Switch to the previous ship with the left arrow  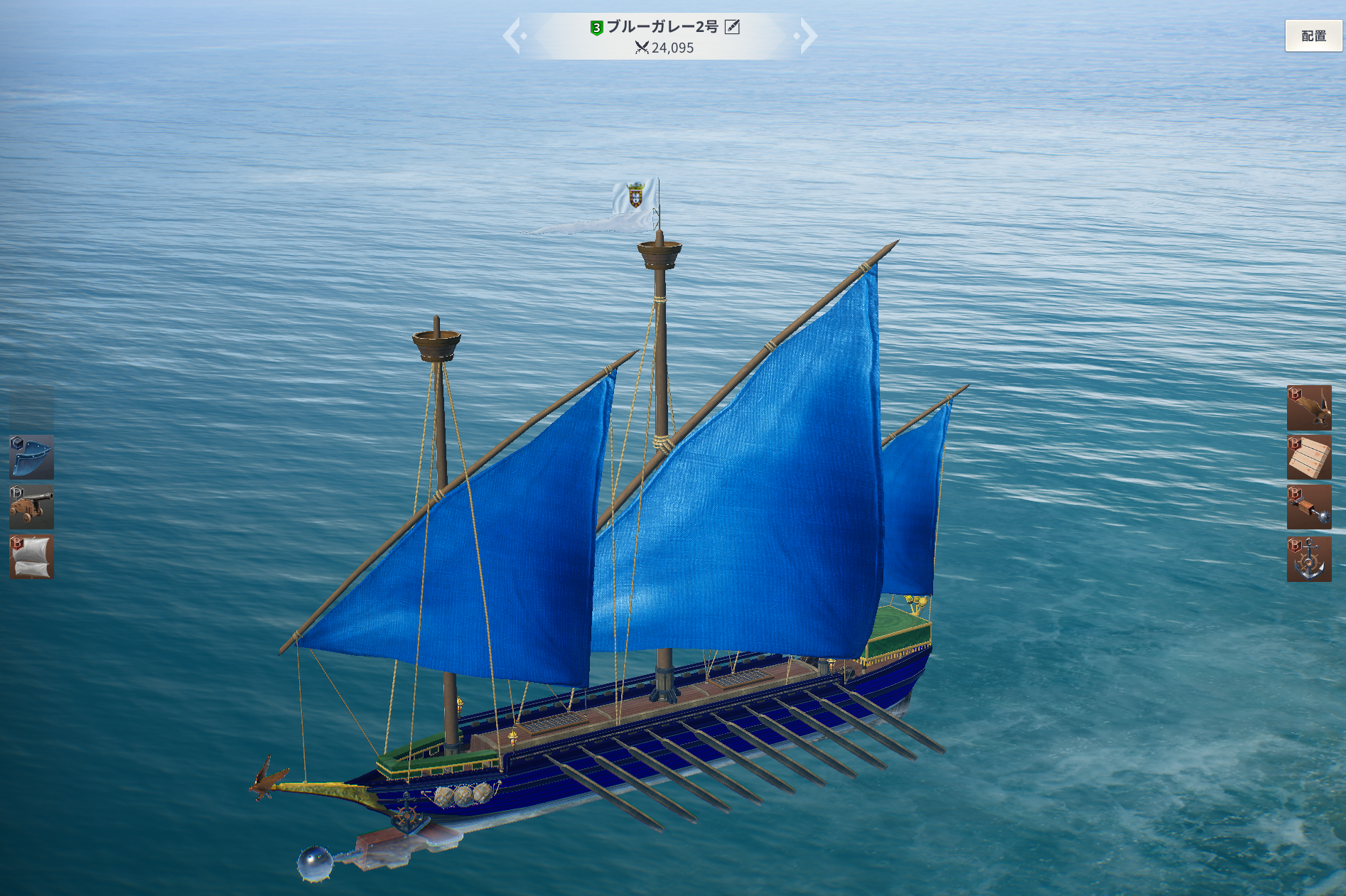click(514, 36)
